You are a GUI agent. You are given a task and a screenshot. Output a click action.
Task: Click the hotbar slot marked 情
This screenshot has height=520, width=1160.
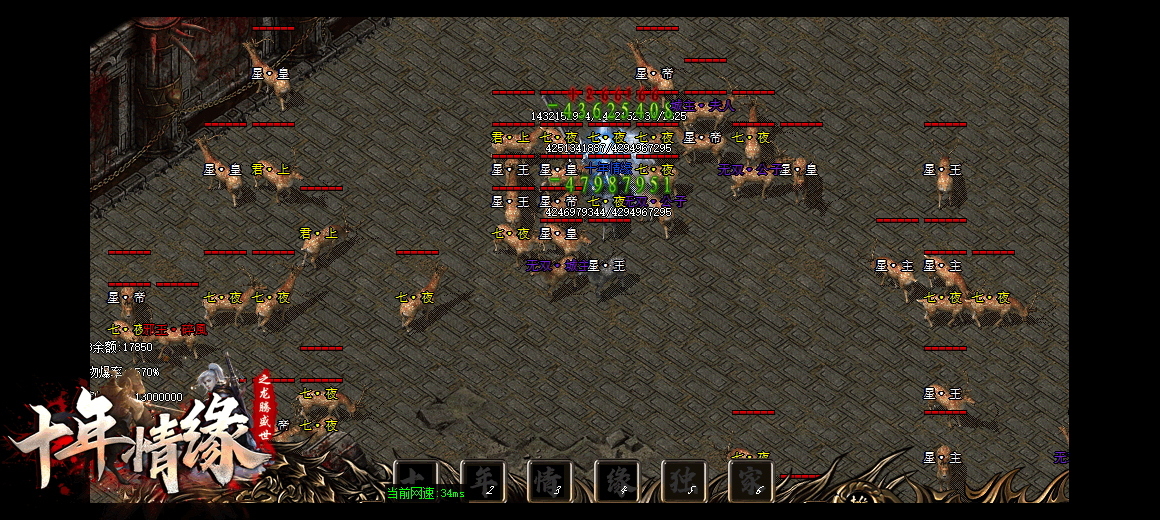[550, 479]
